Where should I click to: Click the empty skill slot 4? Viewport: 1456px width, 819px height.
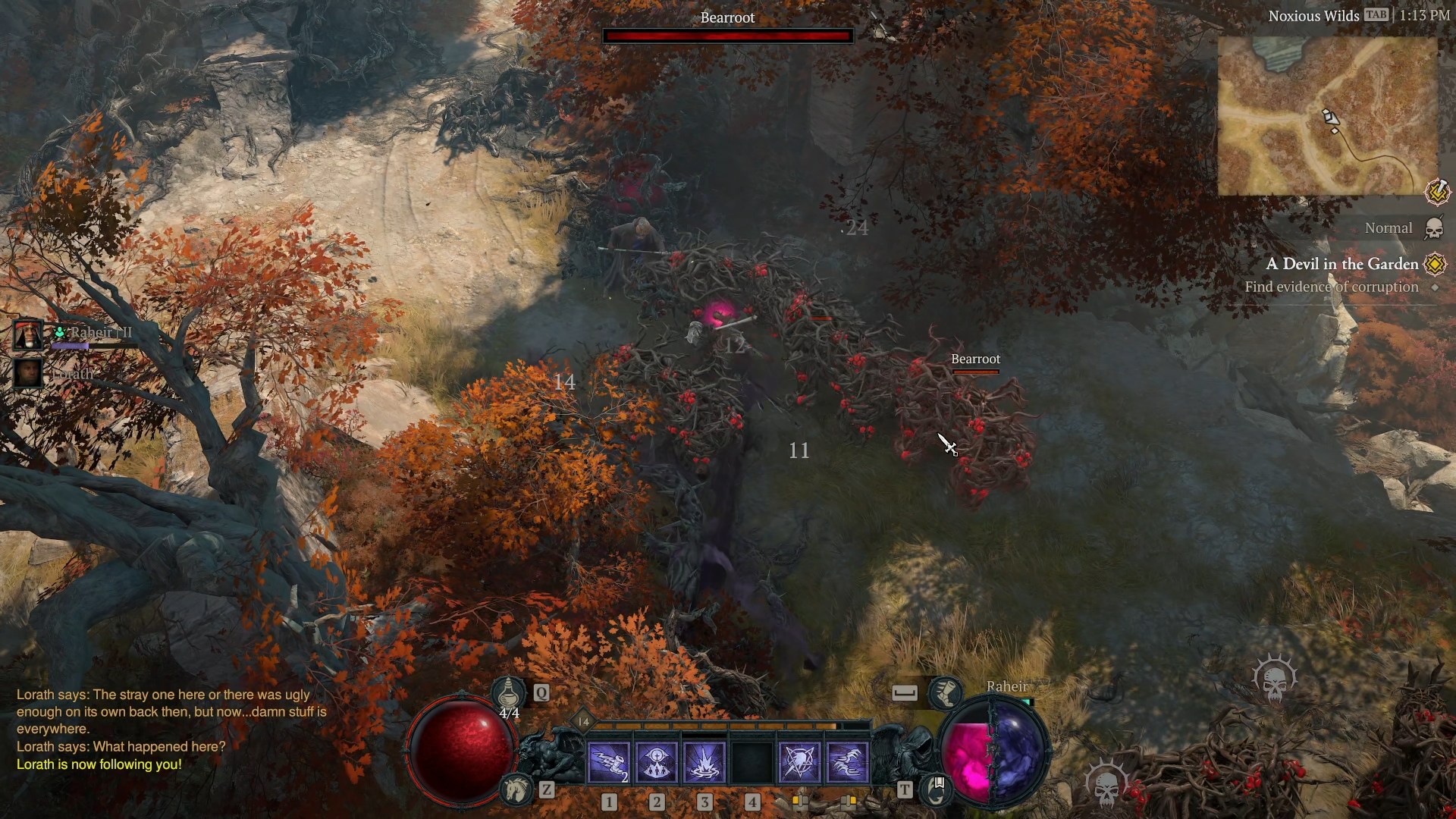click(x=753, y=762)
